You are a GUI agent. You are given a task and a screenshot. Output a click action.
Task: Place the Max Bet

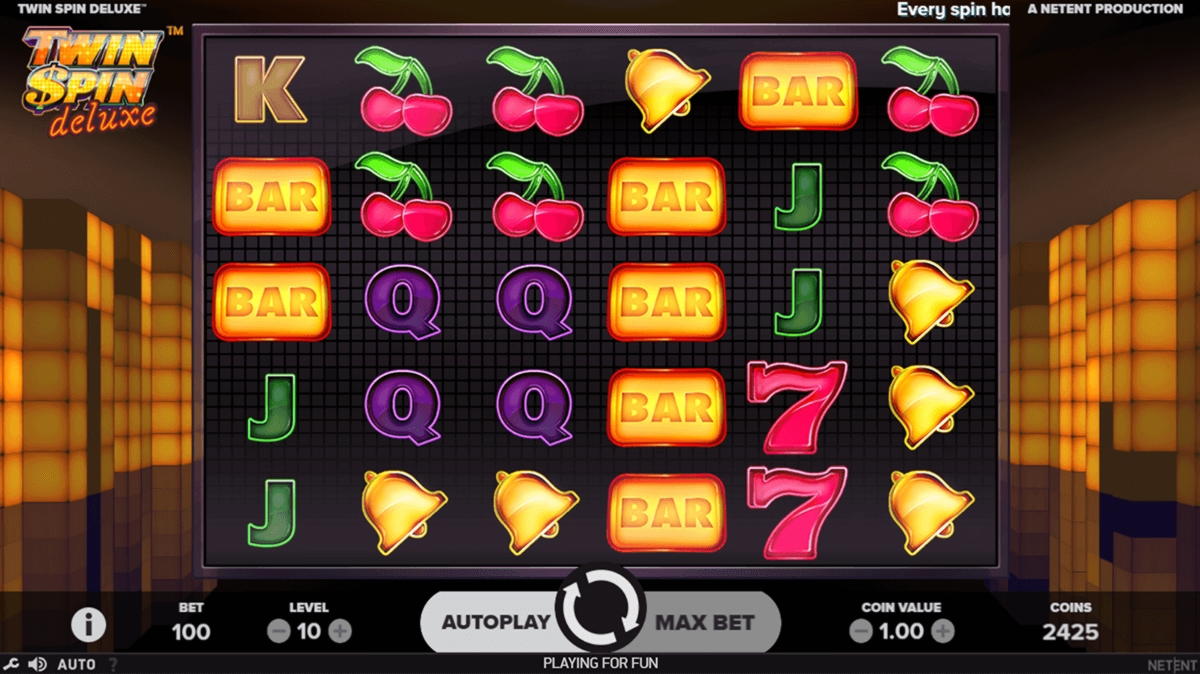click(x=705, y=621)
